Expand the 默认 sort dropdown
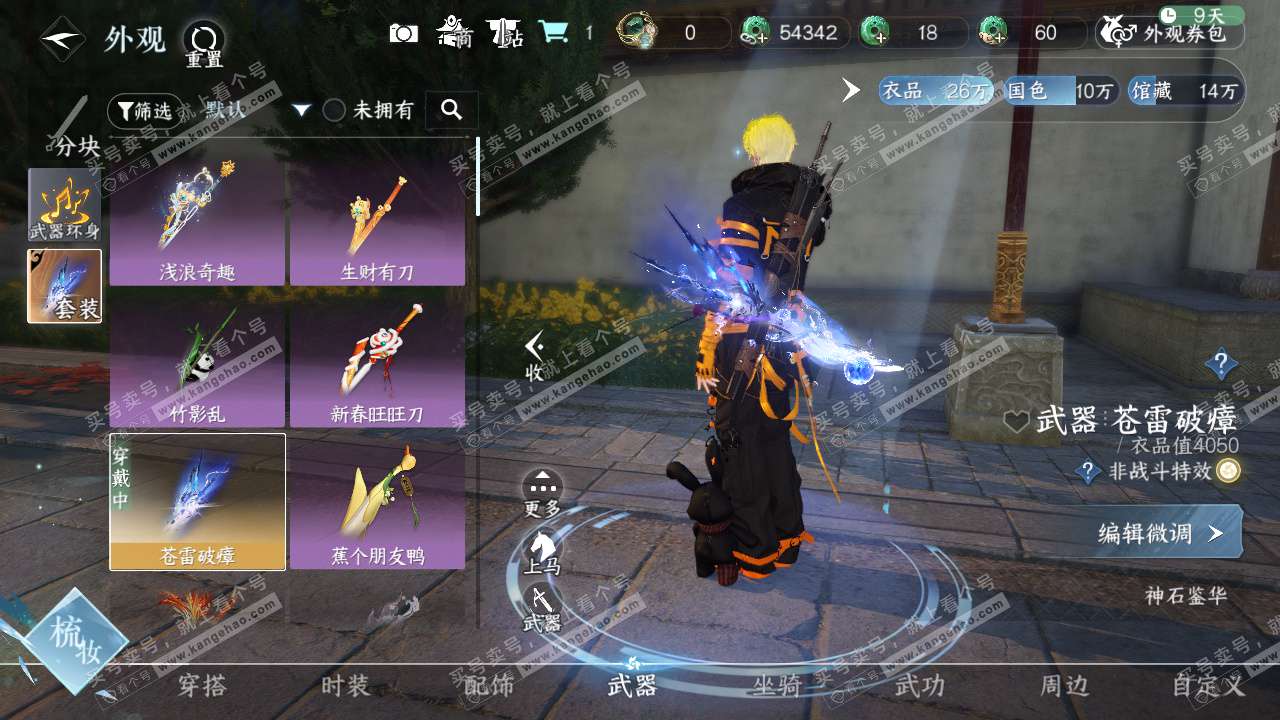The height and width of the screenshot is (720, 1280). 301,110
